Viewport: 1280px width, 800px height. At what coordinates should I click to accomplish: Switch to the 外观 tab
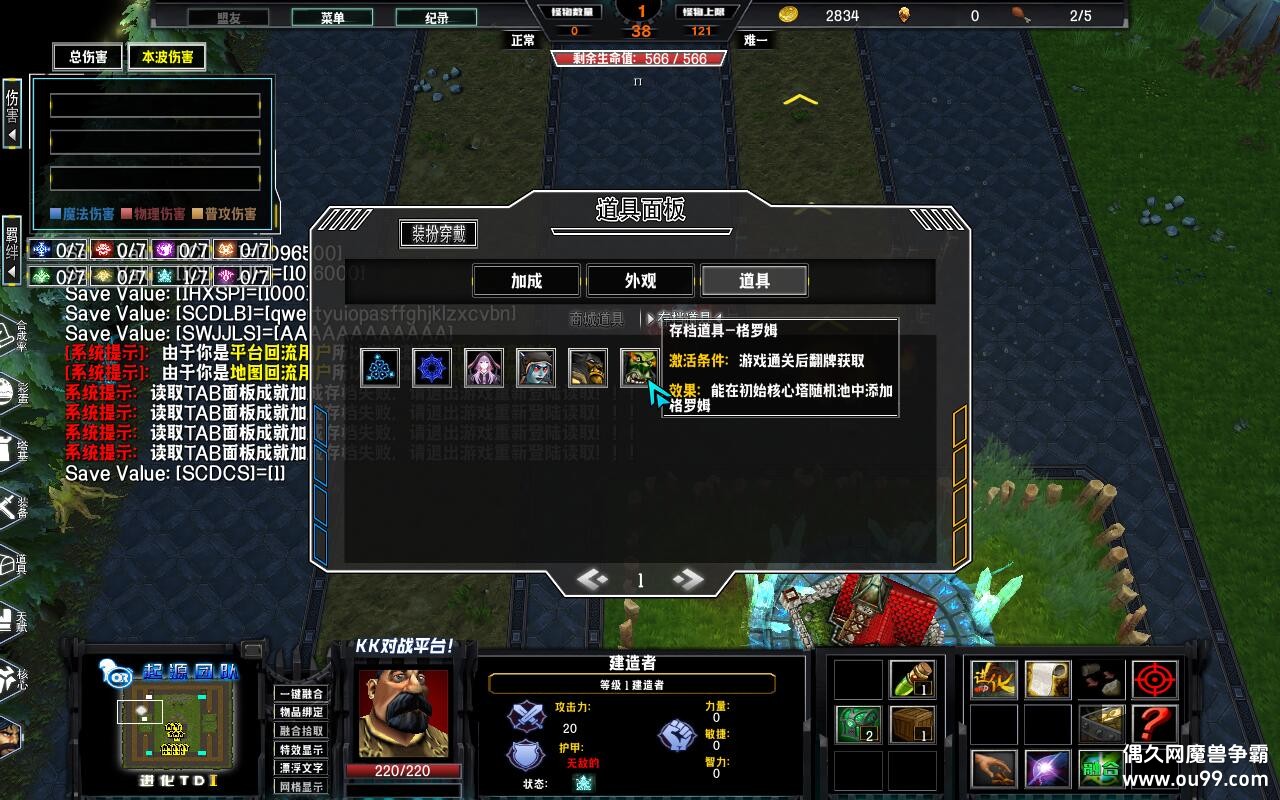640,281
